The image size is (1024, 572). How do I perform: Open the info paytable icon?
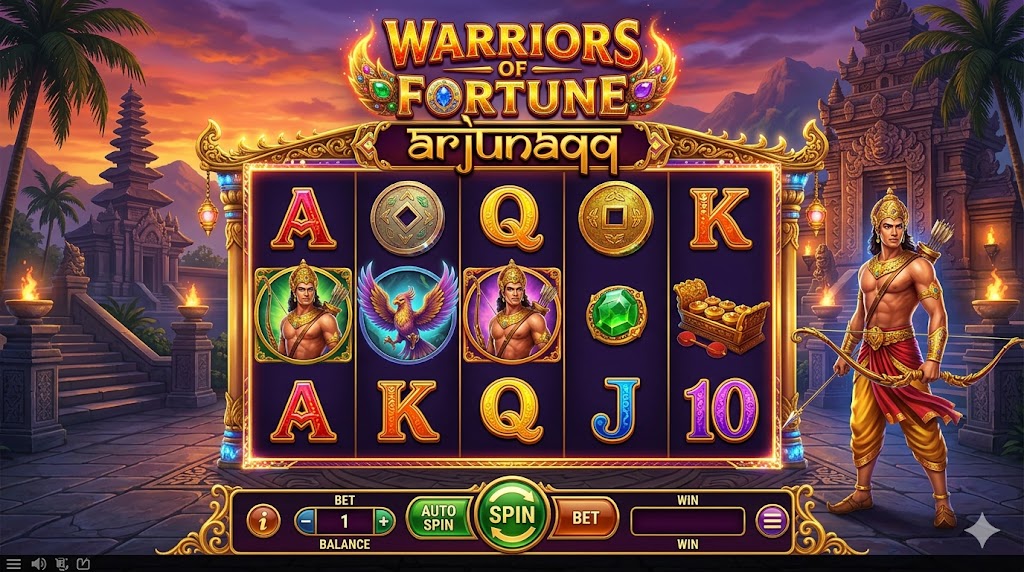(263, 520)
